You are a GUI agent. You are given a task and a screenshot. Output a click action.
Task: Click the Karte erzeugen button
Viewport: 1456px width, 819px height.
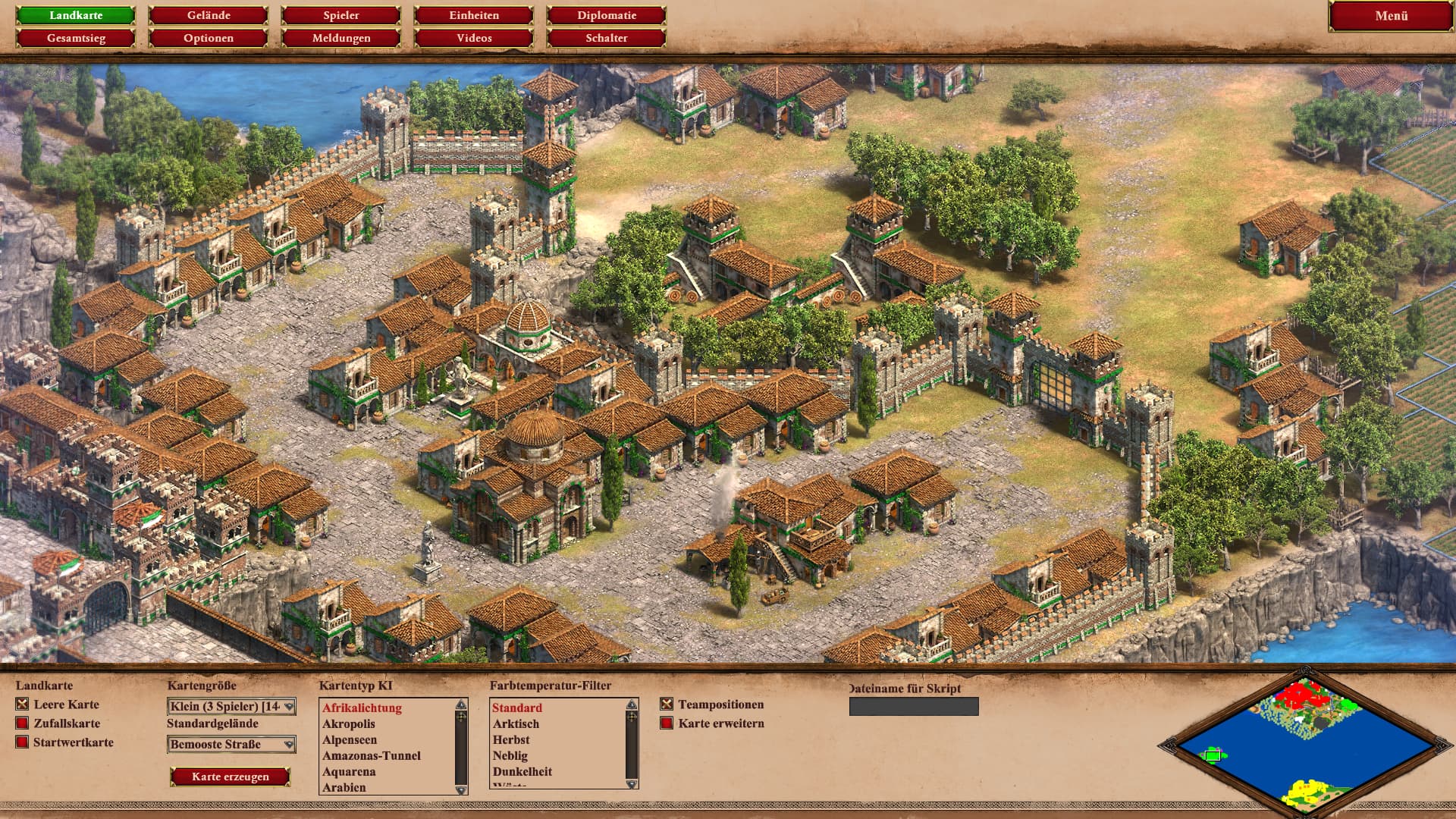click(231, 777)
